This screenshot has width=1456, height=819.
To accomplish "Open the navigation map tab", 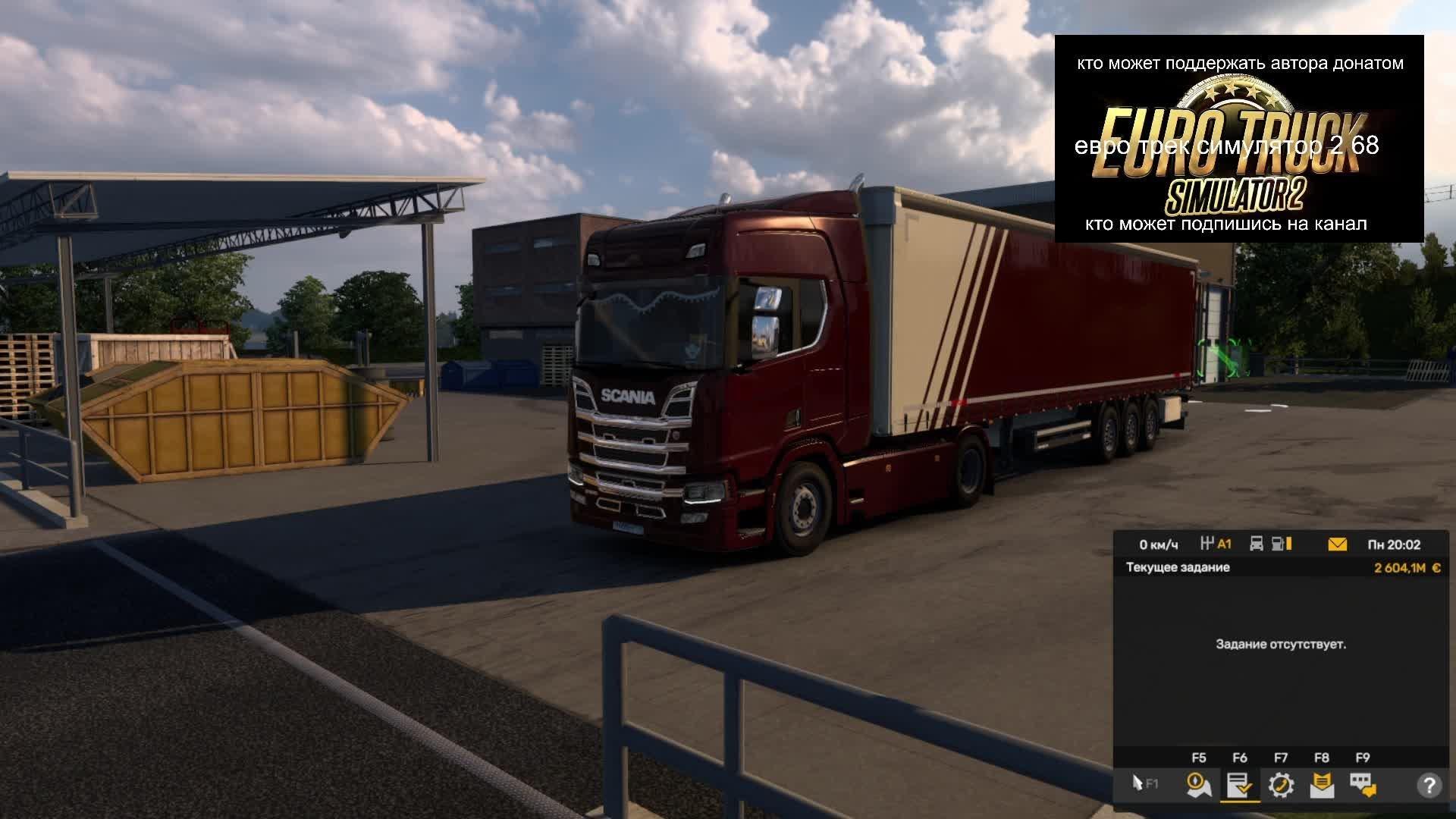I will [x=1199, y=785].
